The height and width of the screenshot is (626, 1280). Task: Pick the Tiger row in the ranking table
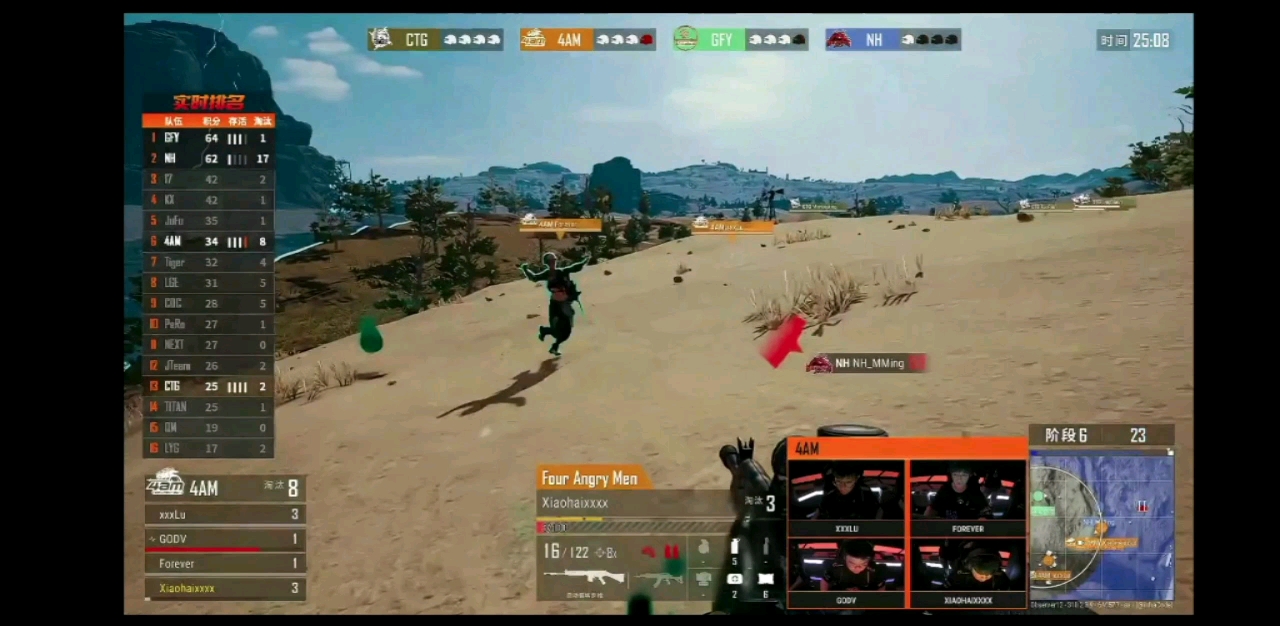pyautogui.click(x=208, y=262)
